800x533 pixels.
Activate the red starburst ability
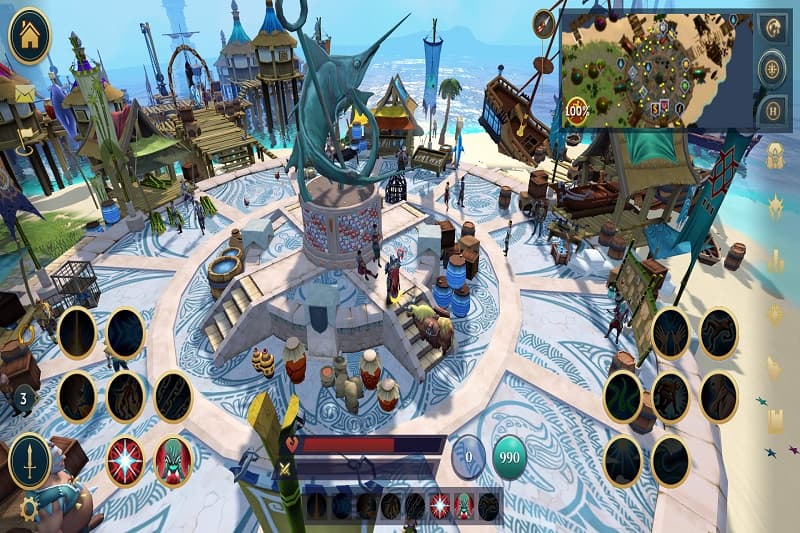pyautogui.click(x=125, y=462)
